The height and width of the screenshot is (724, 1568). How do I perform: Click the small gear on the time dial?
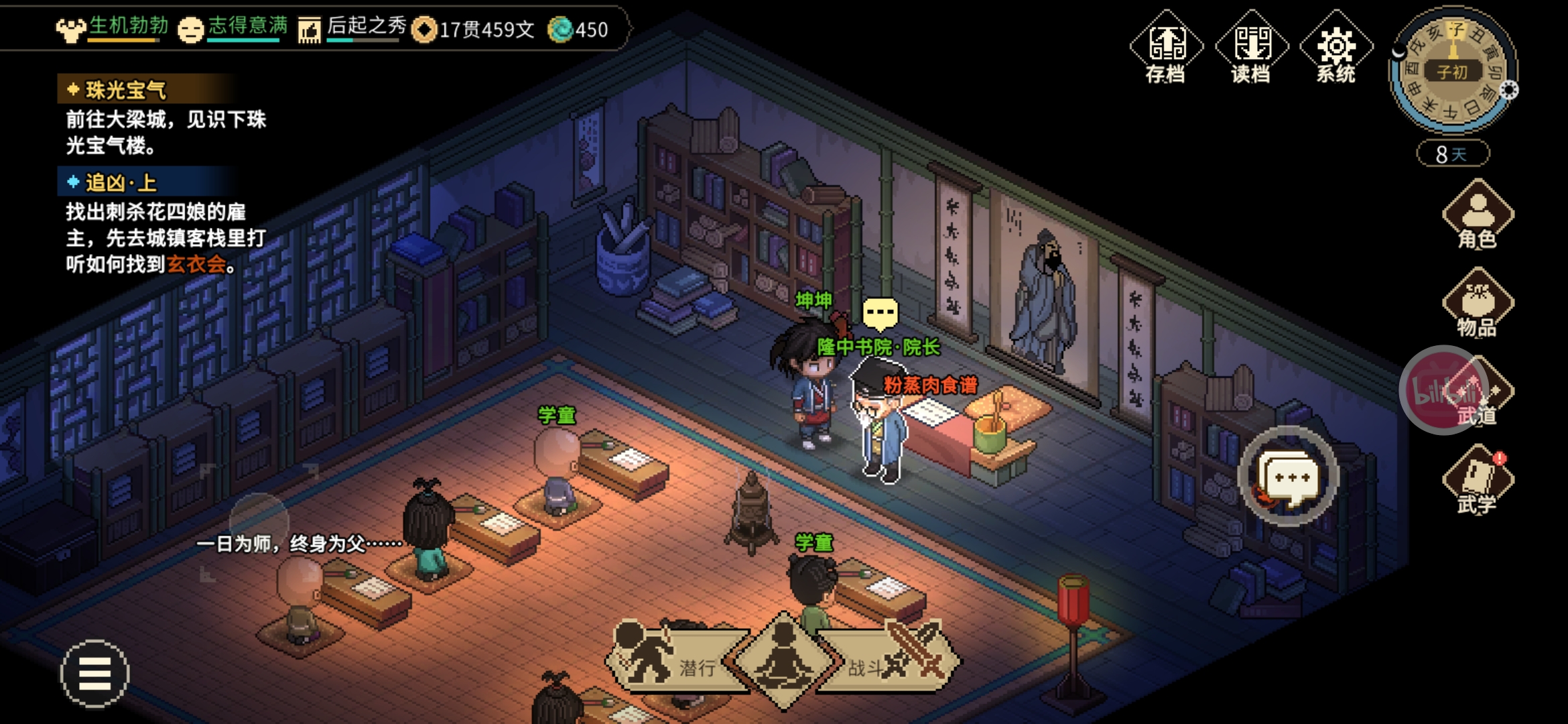pos(1509,90)
